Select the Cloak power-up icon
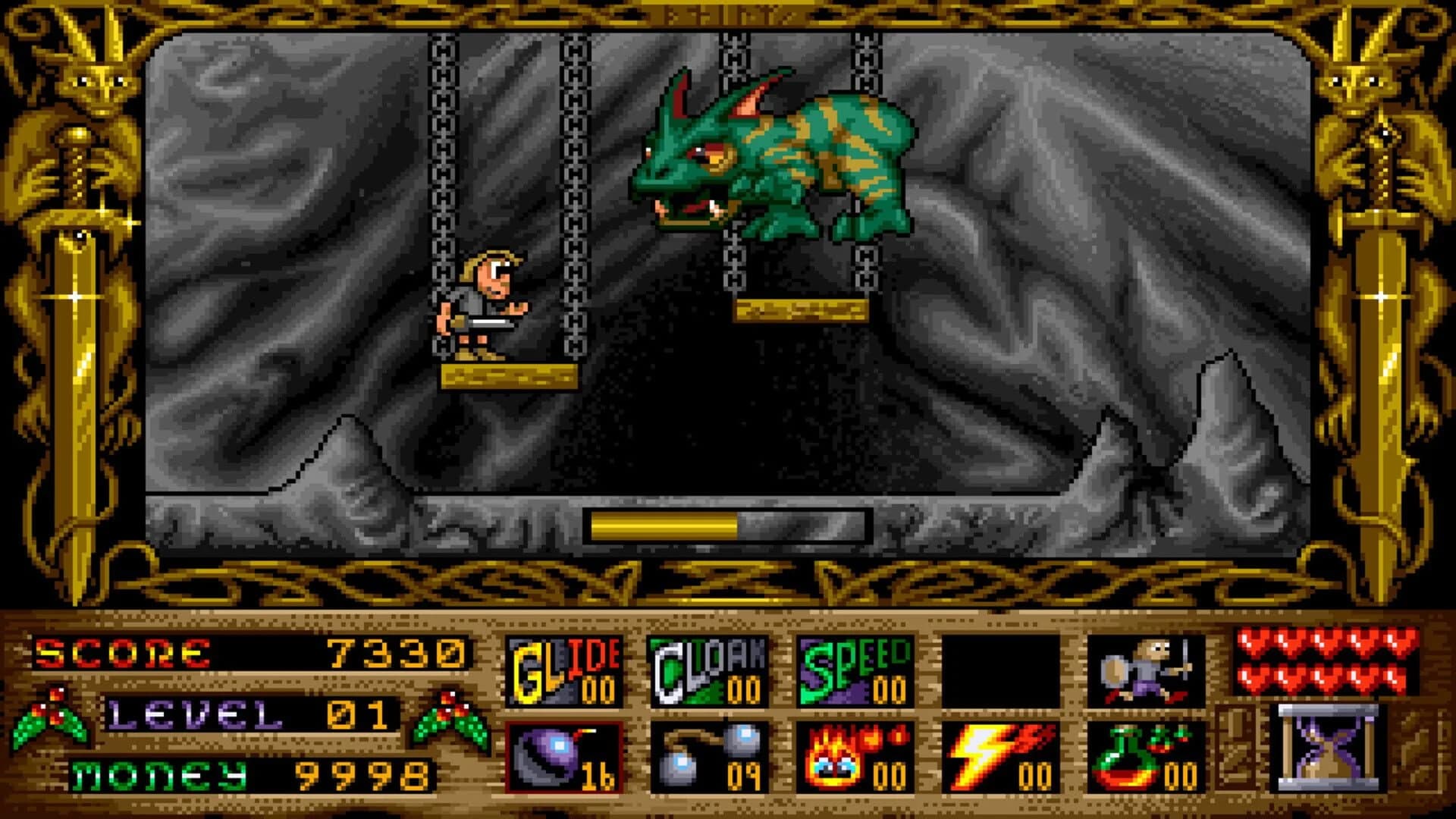The height and width of the screenshot is (819, 1456). pyautogui.click(x=709, y=671)
